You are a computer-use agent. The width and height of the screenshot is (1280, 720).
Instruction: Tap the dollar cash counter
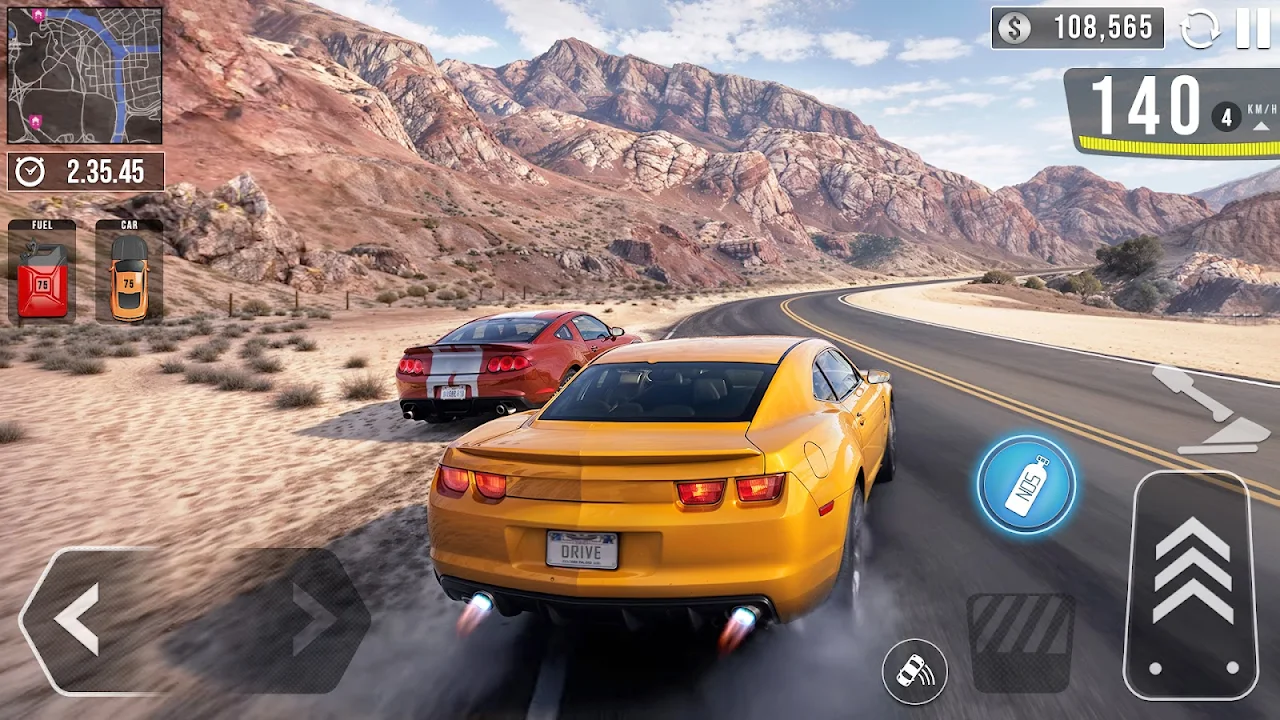point(1077,28)
